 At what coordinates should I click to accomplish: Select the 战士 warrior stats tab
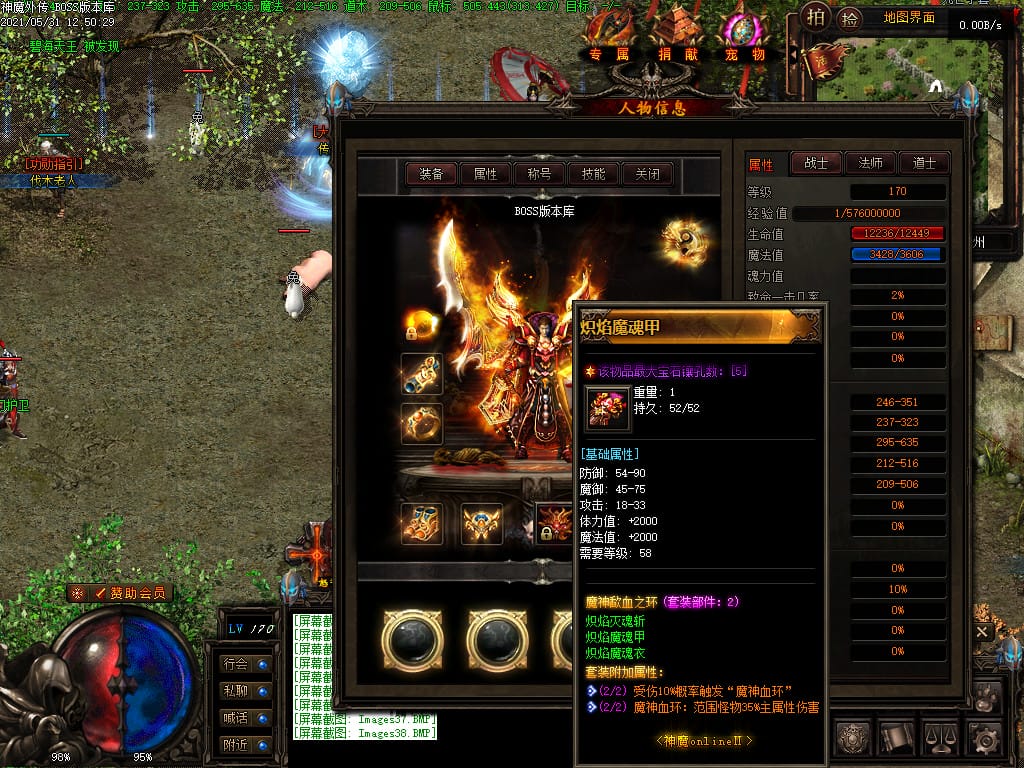pos(816,163)
